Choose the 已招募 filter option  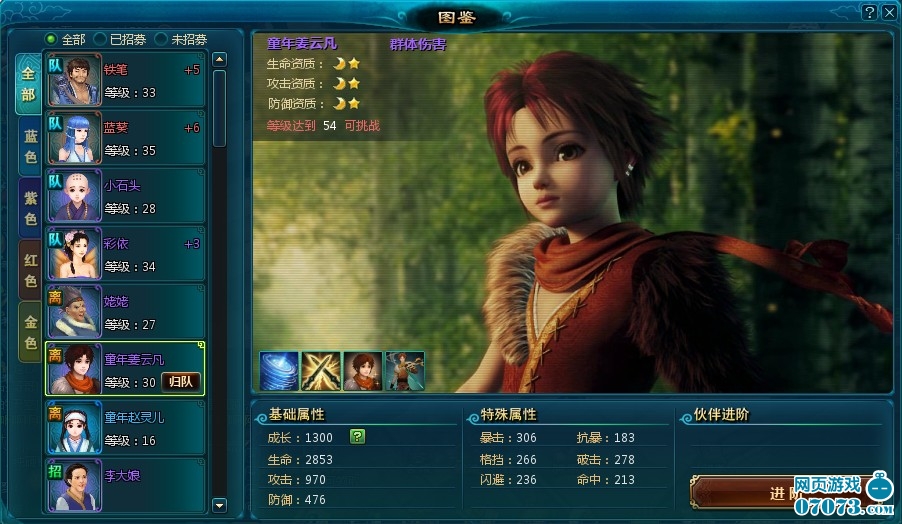(100, 39)
